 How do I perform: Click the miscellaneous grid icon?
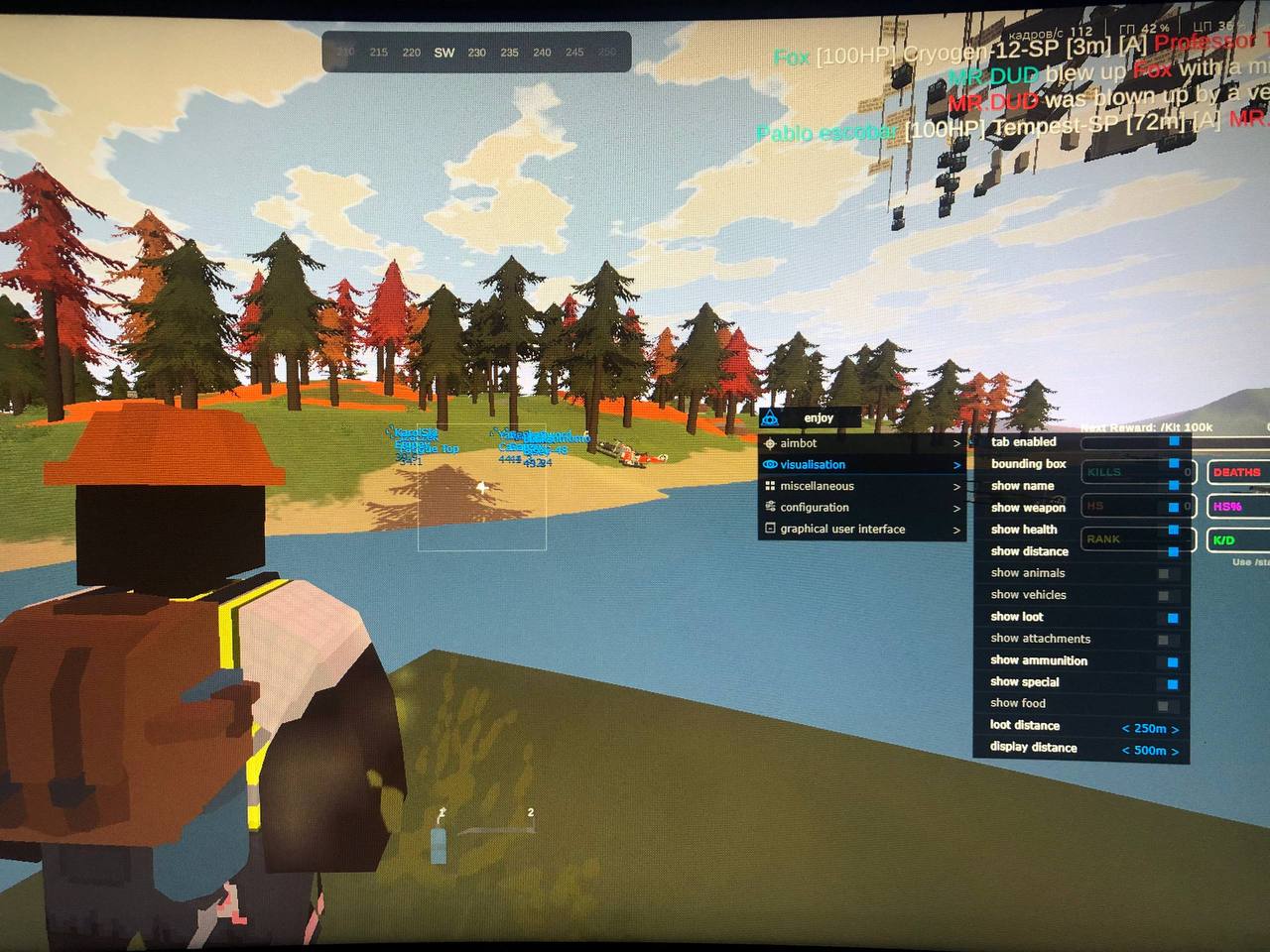coord(770,486)
